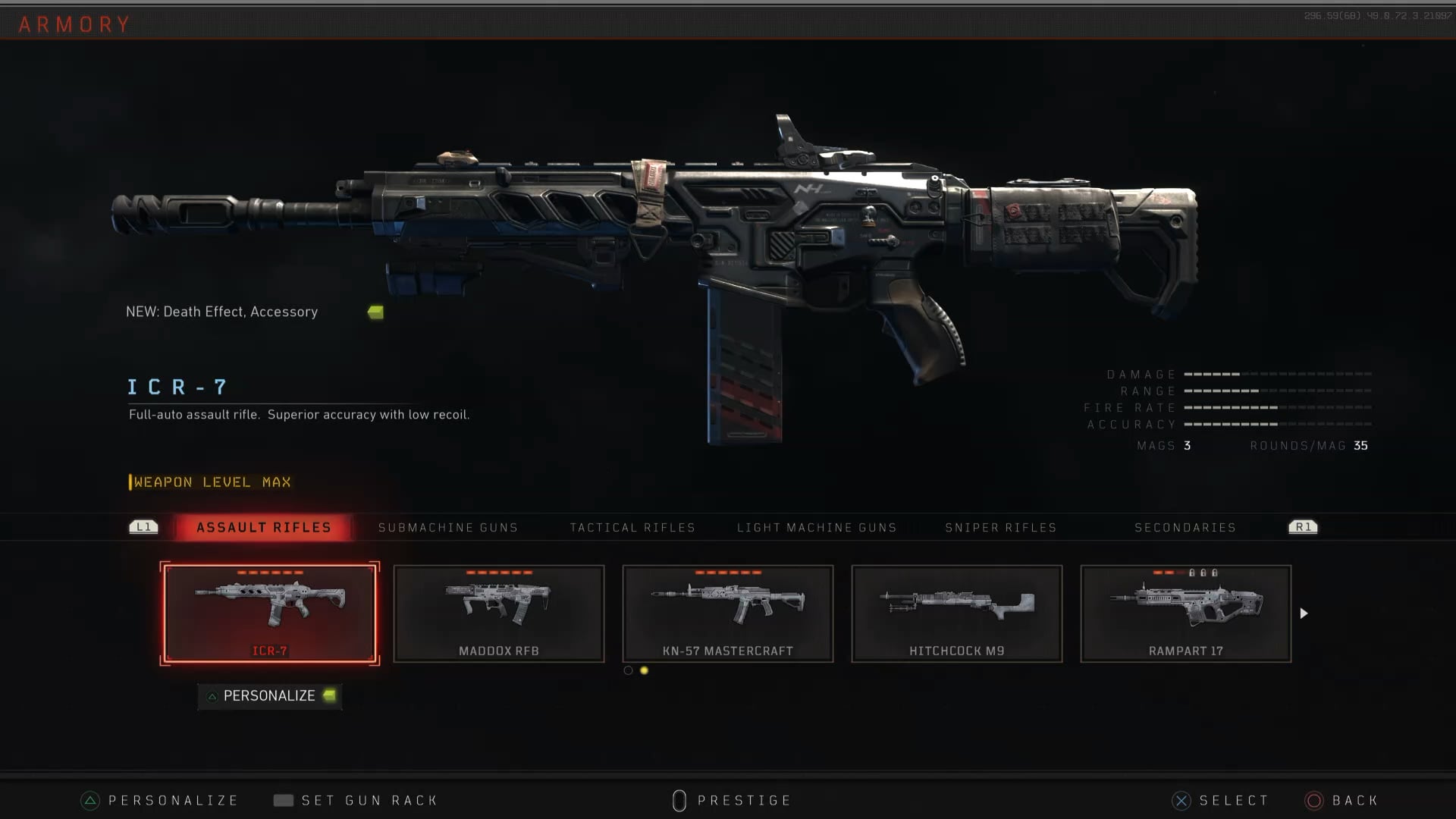Select the Tactical Rifles tab
This screenshot has height=819, width=1456.
632,527
